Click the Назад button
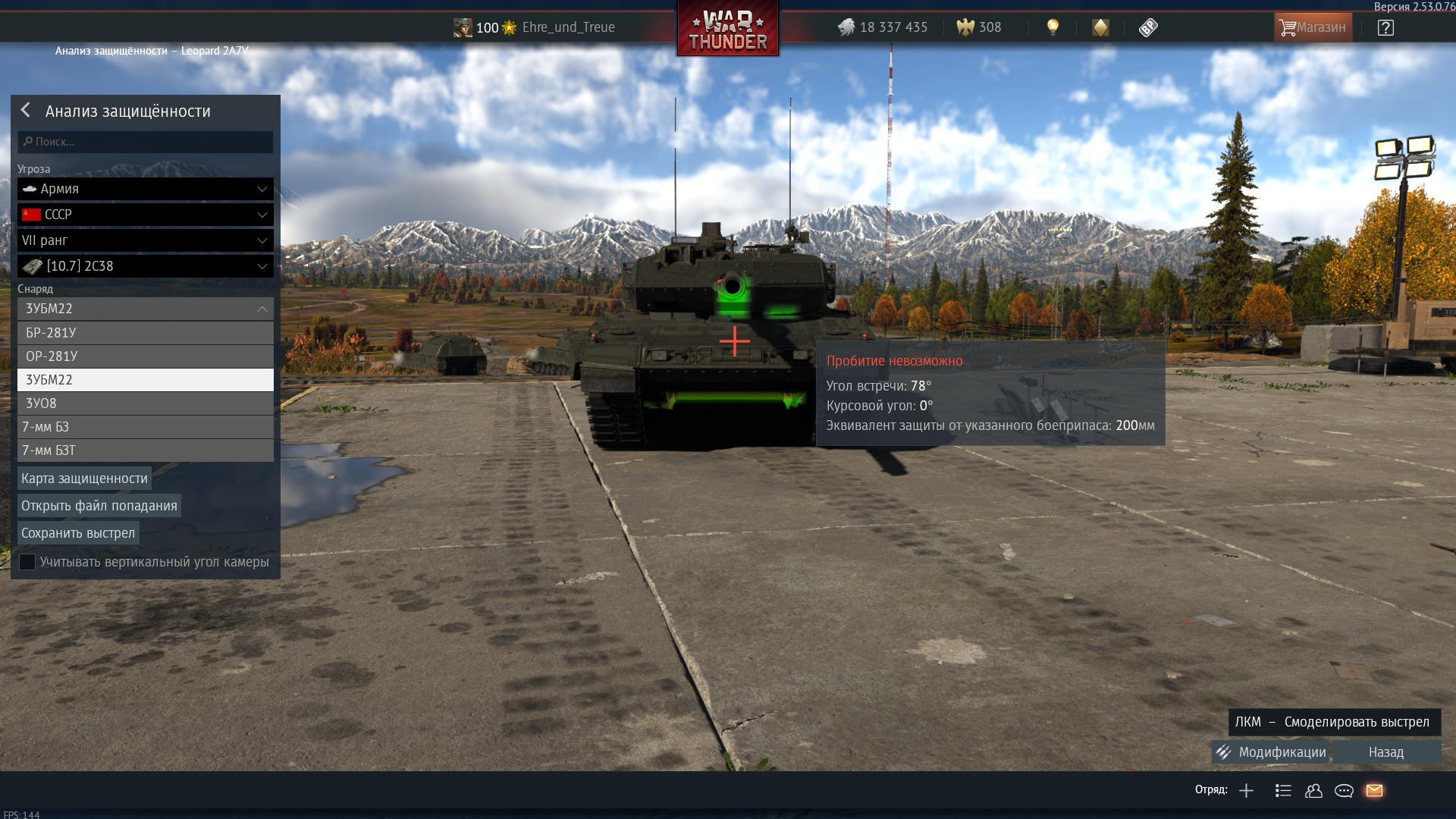This screenshot has width=1456, height=819. 1386,752
